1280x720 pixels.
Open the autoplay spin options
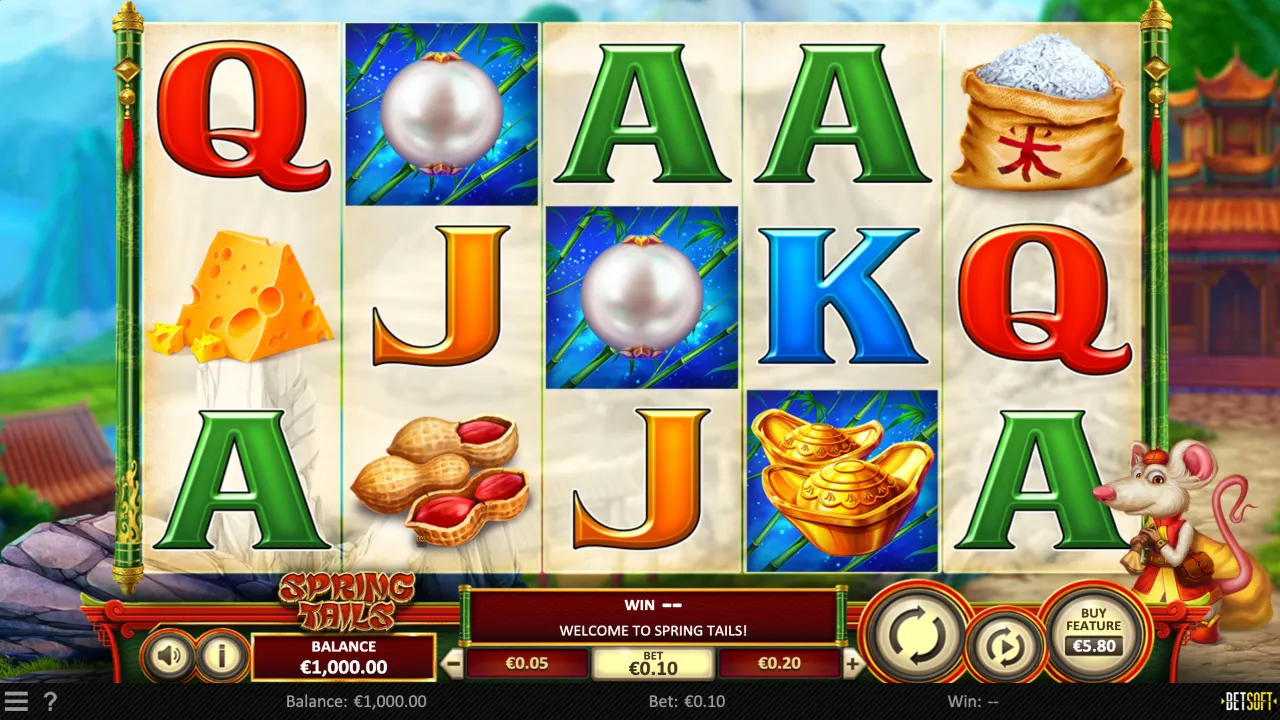pyautogui.click(x=1003, y=647)
